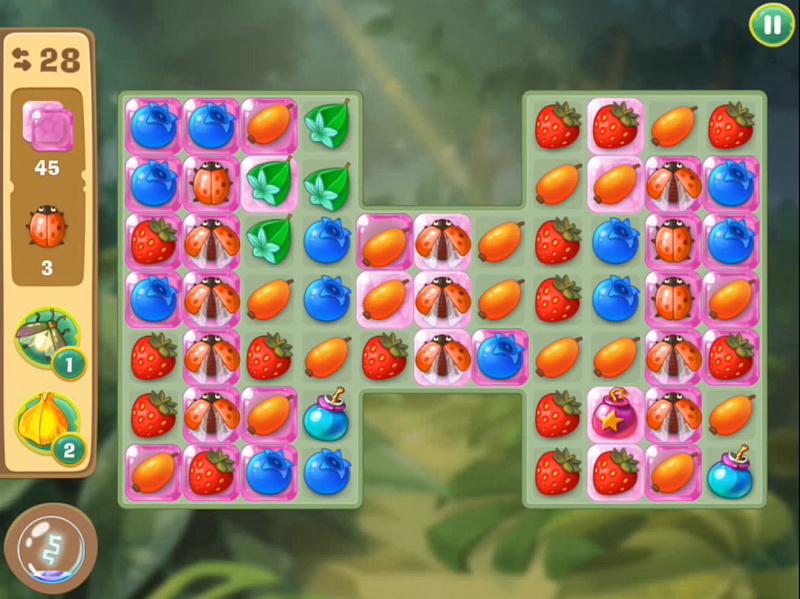Select the pink star pouch tile
The image size is (800, 599).
click(615, 415)
